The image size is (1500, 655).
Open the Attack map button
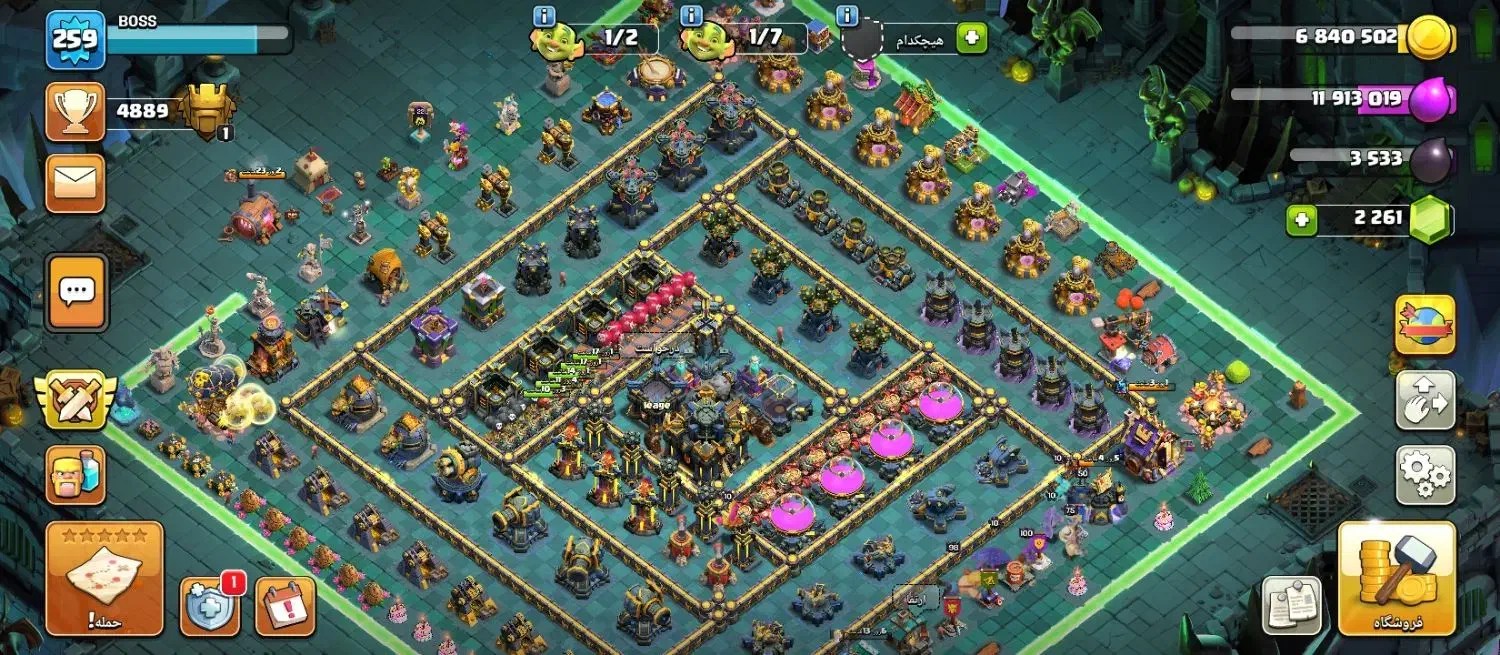[x=104, y=579]
